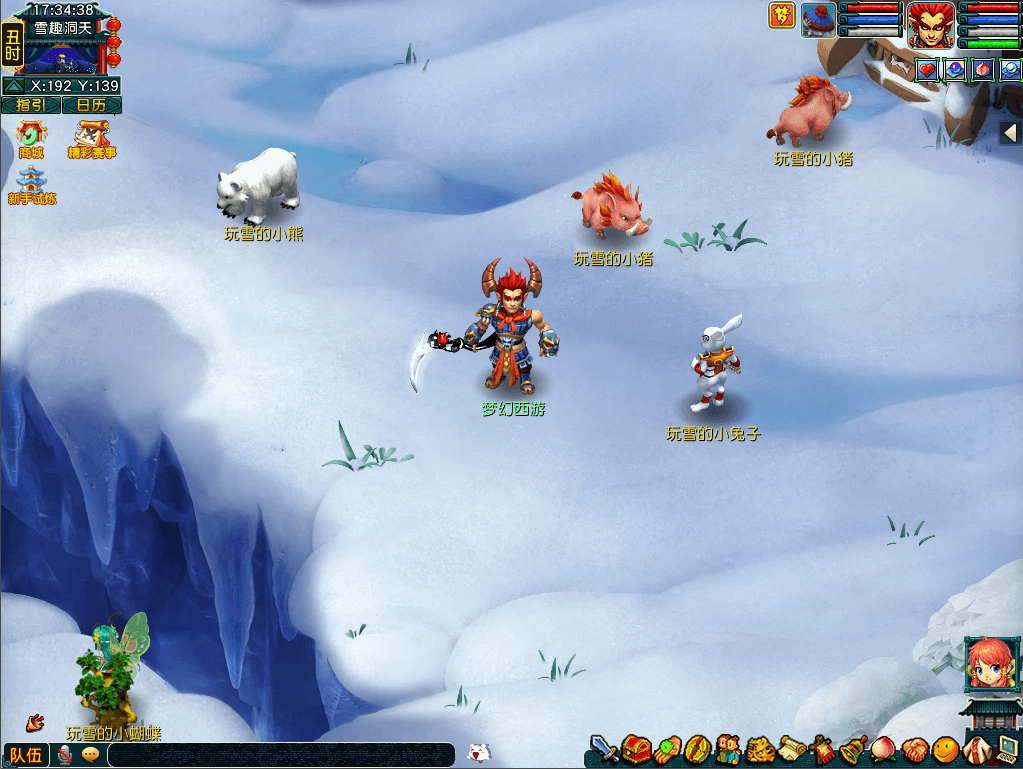The image size is (1023, 769).
Task: Click the red heart quick-slot icon
Action: coord(926,70)
